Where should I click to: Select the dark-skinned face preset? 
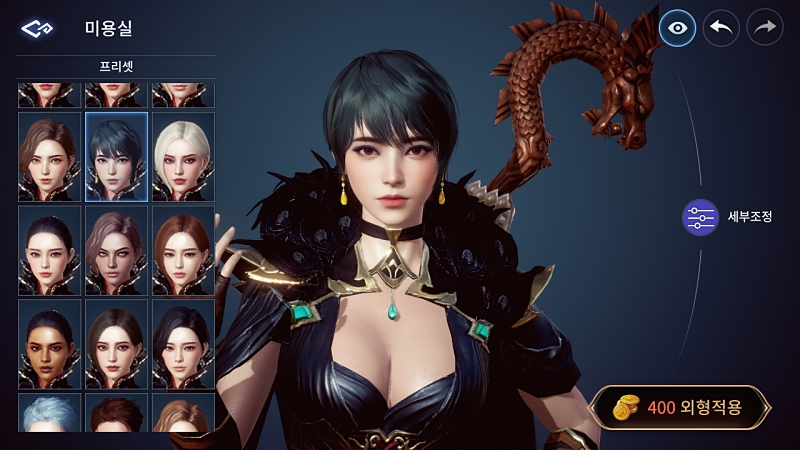pyautogui.click(x=49, y=344)
